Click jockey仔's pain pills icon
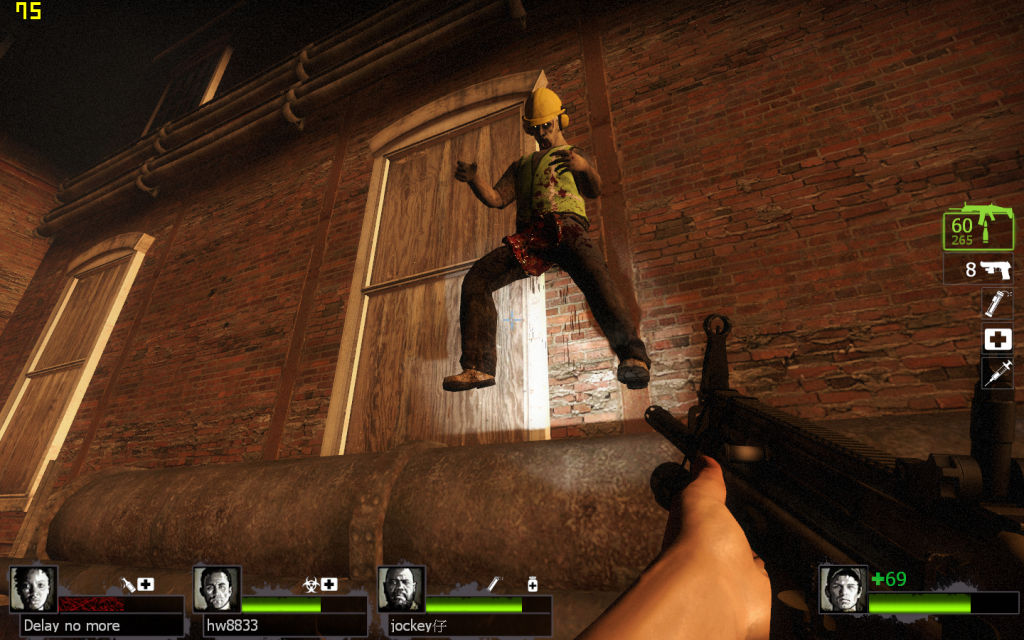This screenshot has height=640, width=1024. click(x=532, y=584)
